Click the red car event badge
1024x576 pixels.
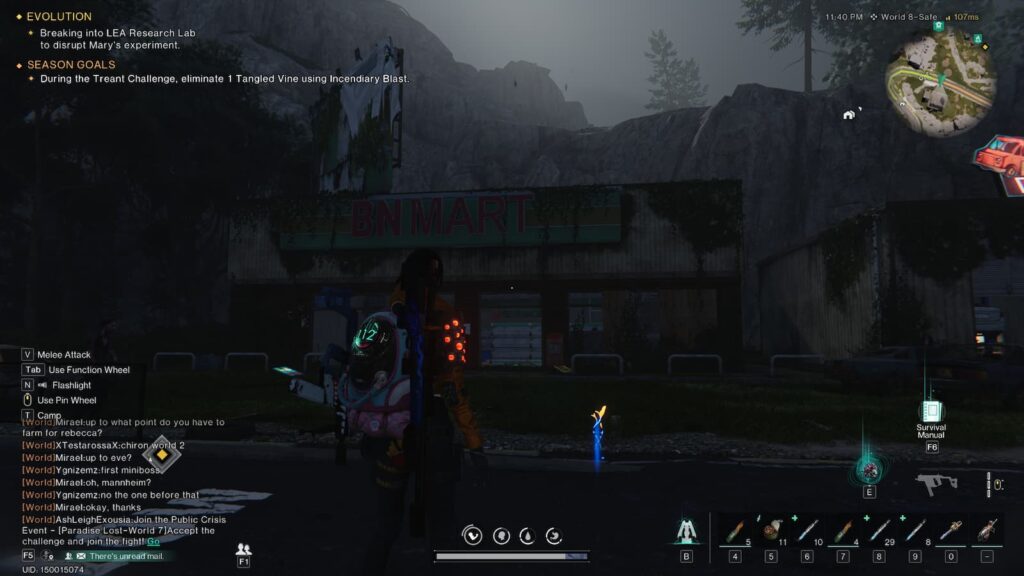(x=1001, y=158)
